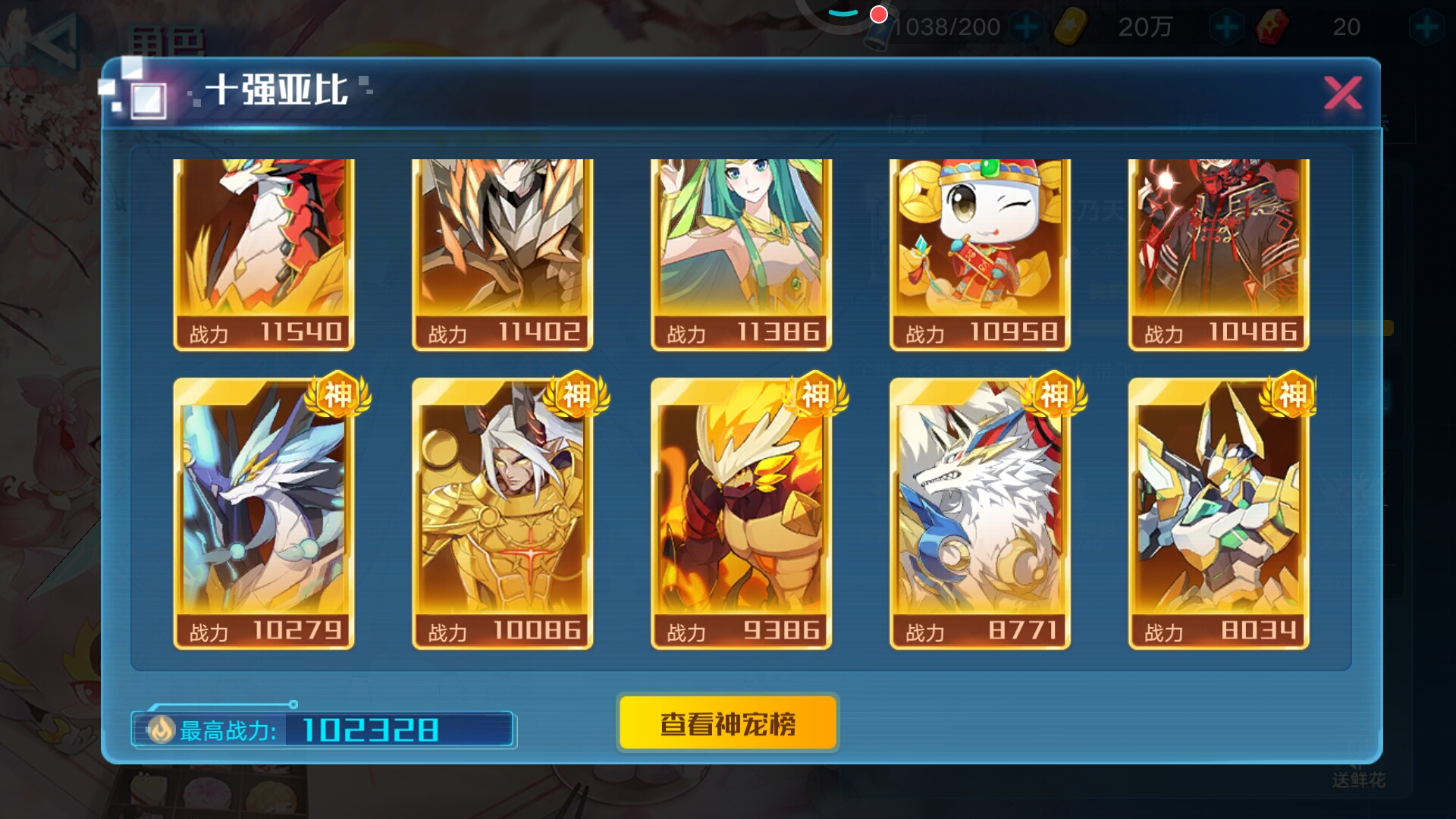The width and height of the screenshot is (1456, 819).
Task: Close the 十强亚比 panel with the X
Action: click(1342, 91)
